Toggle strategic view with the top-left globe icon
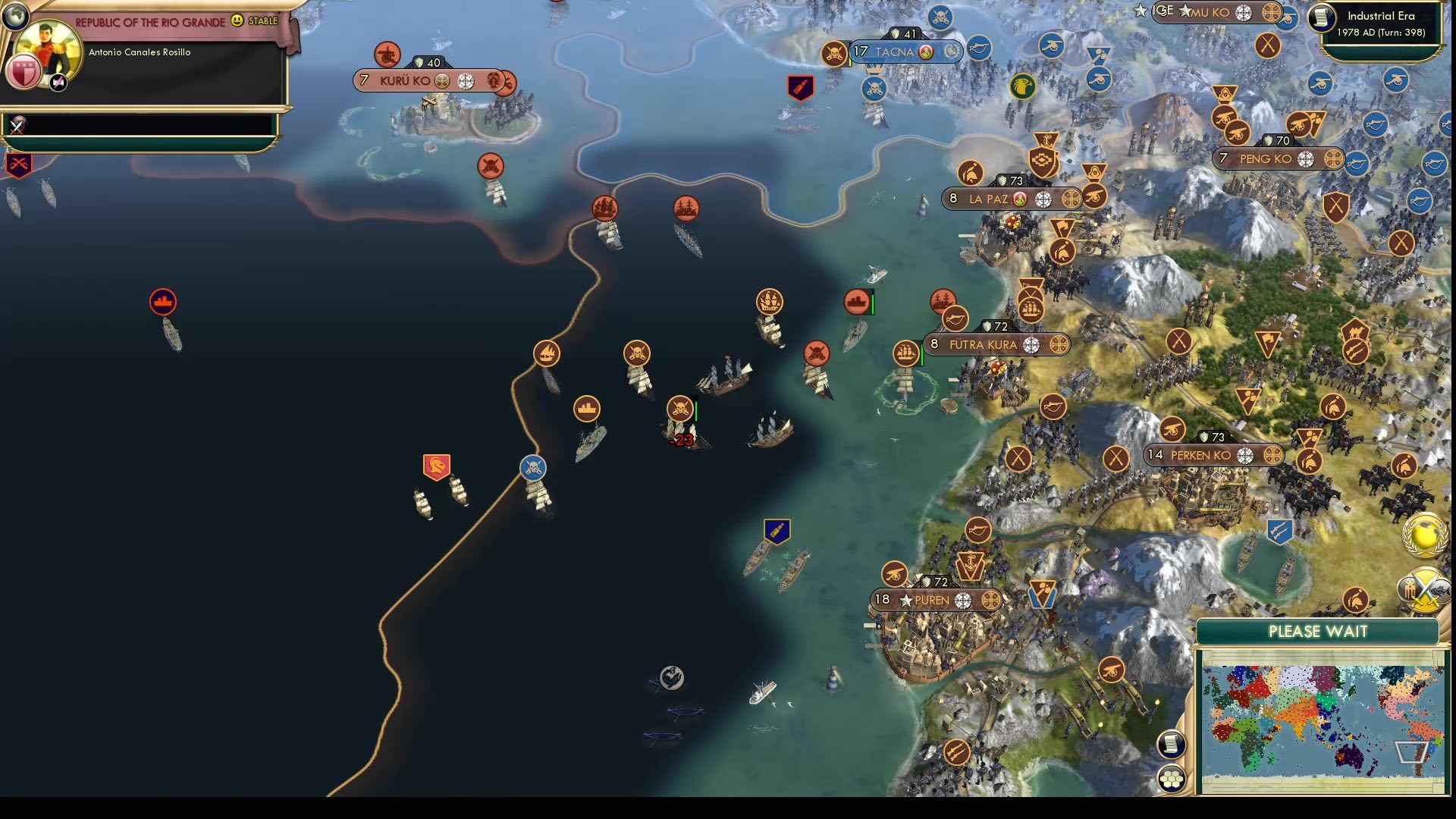The width and height of the screenshot is (1456, 819). point(15,15)
